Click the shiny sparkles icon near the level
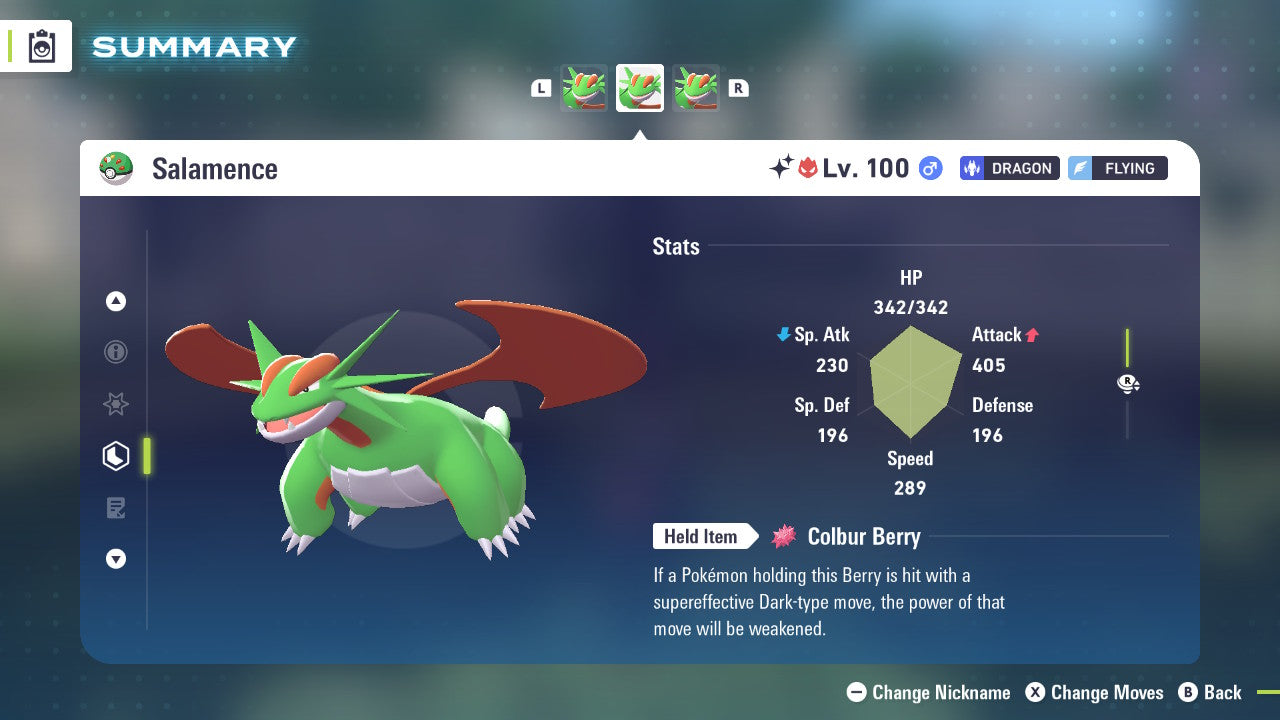Image resolution: width=1280 pixels, height=720 pixels. [783, 168]
